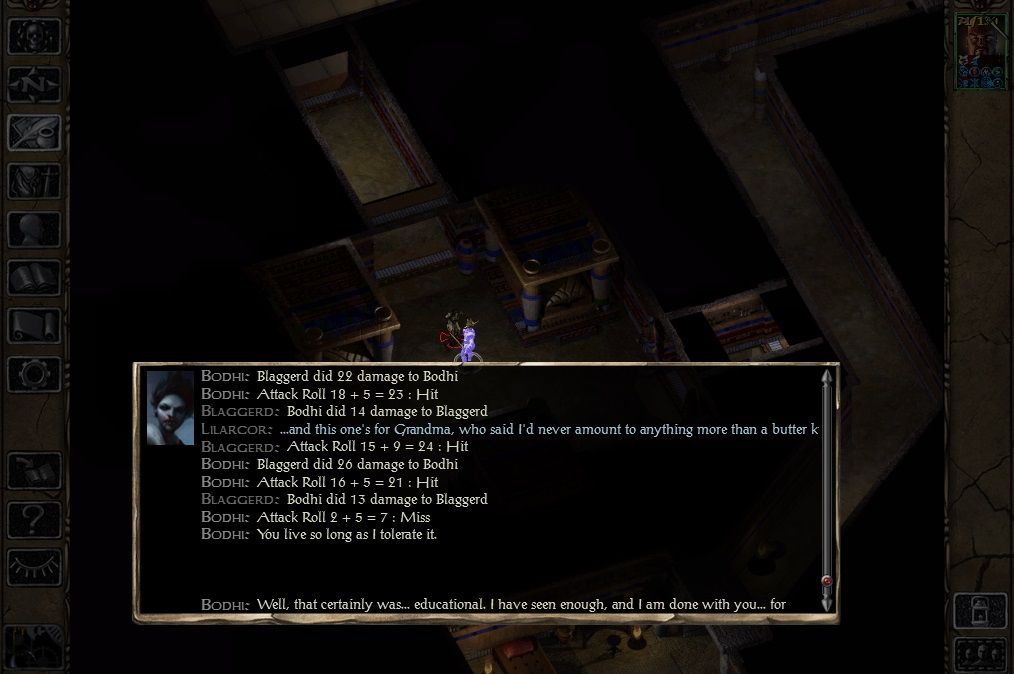Open the area map with the compass icon
Screen dimensions: 1014x674
(34, 84)
